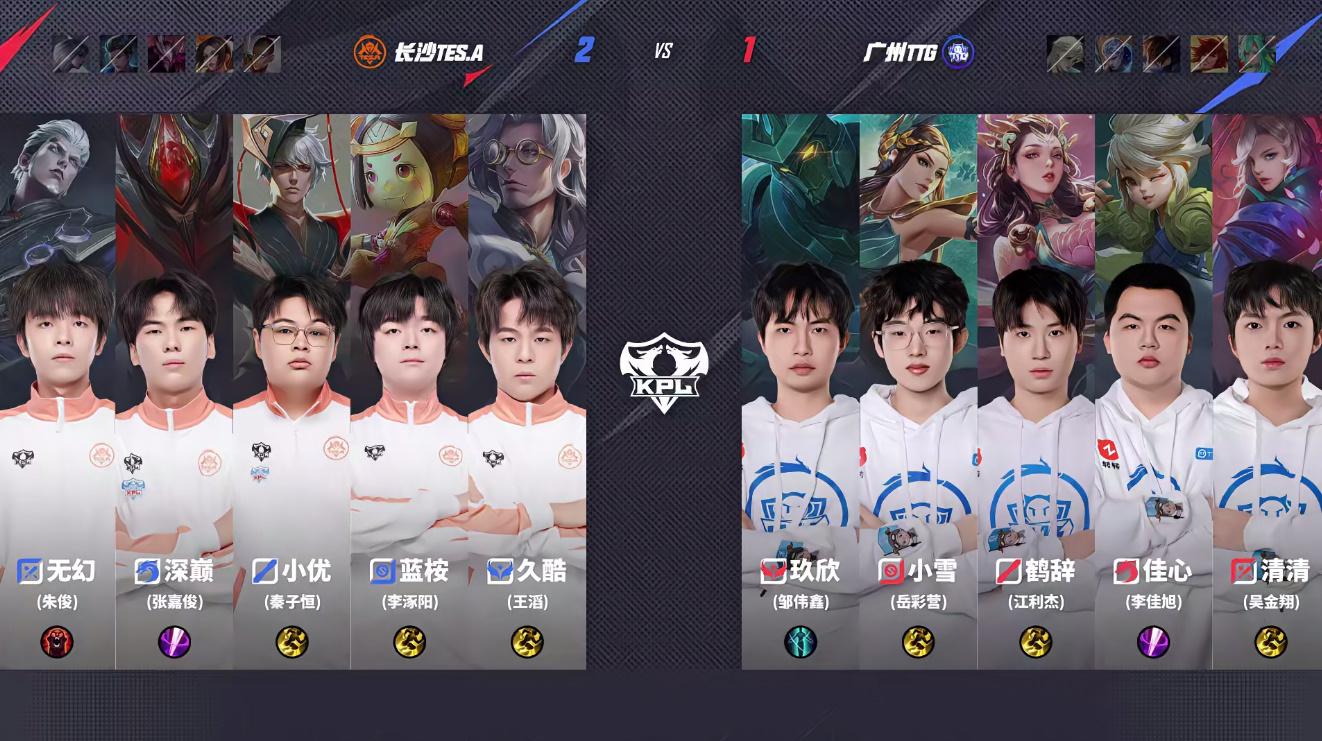The image size is (1322, 741).
Task: Choose the 小雪 player card
Action: [918, 390]
